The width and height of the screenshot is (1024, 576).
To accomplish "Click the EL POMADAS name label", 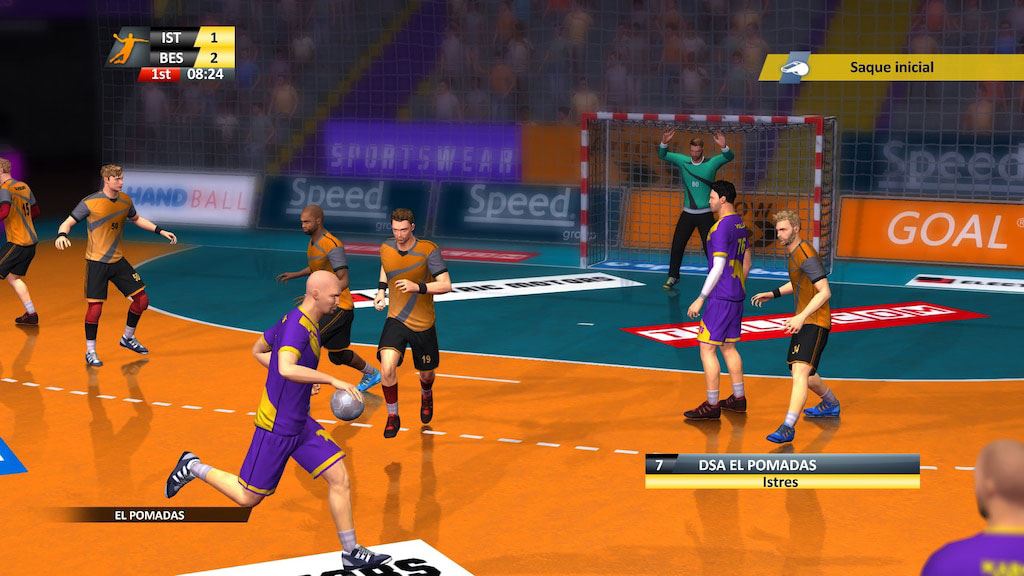I will [x=150, y=515].
